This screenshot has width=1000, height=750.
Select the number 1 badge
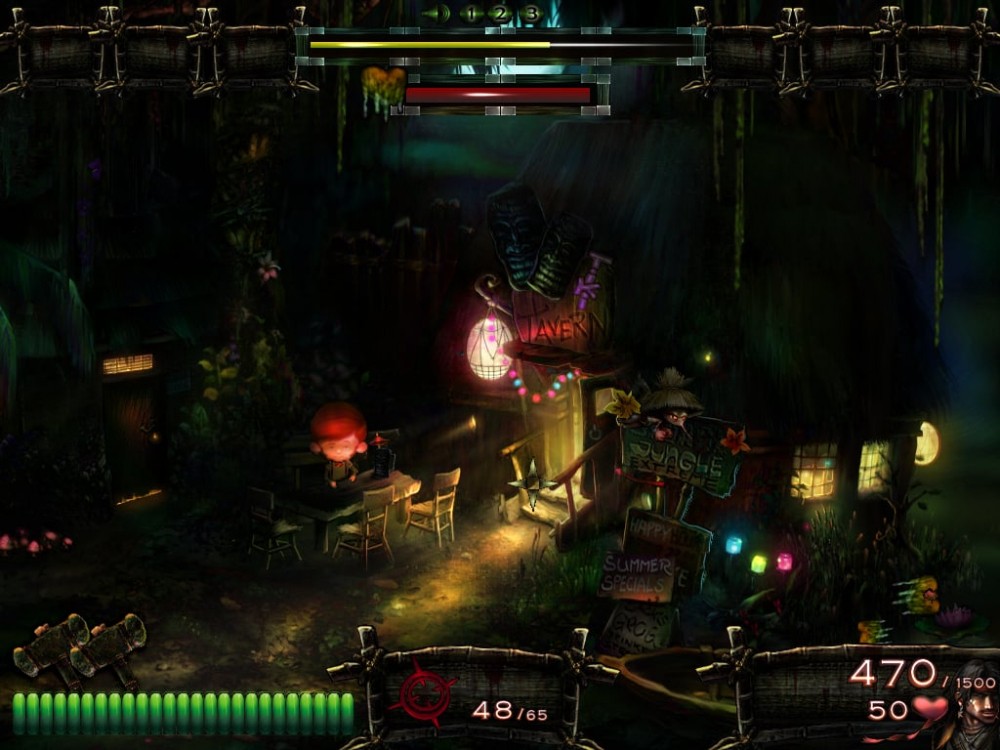coord(469,13)
